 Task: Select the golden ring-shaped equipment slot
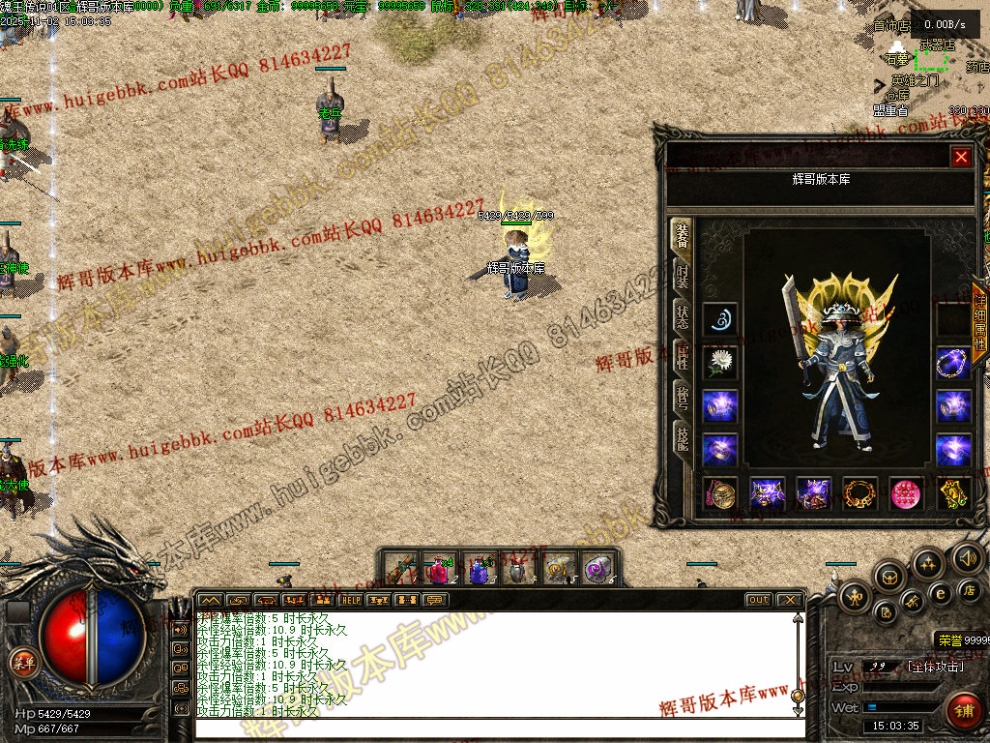(x=860, y=493)
